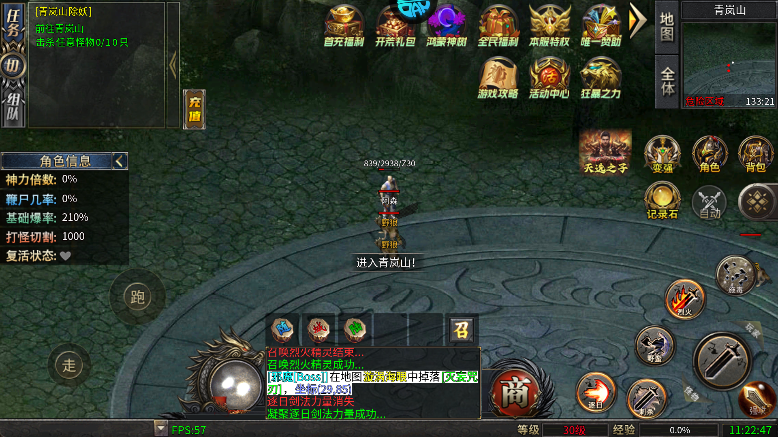Open the 商 shop button
This screenshot has height=437, width=778.
(x=515, y=388)
